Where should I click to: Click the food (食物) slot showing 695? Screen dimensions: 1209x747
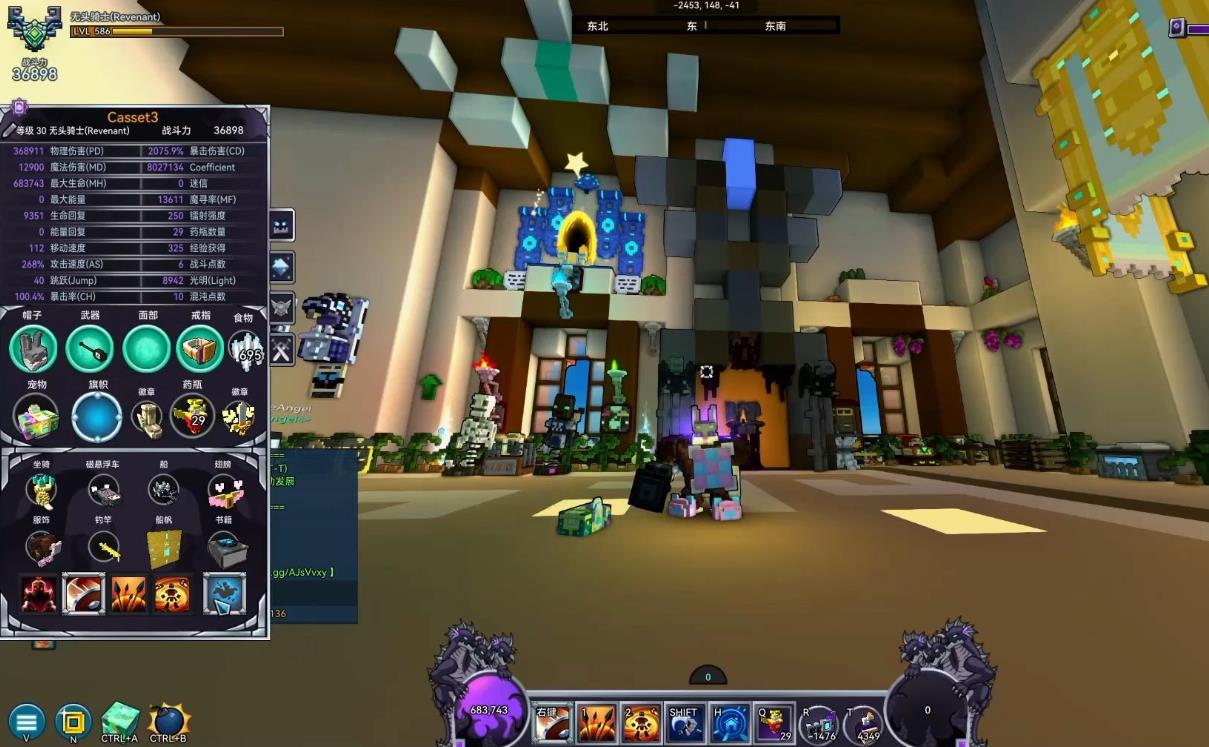click(x=245, y=349)
